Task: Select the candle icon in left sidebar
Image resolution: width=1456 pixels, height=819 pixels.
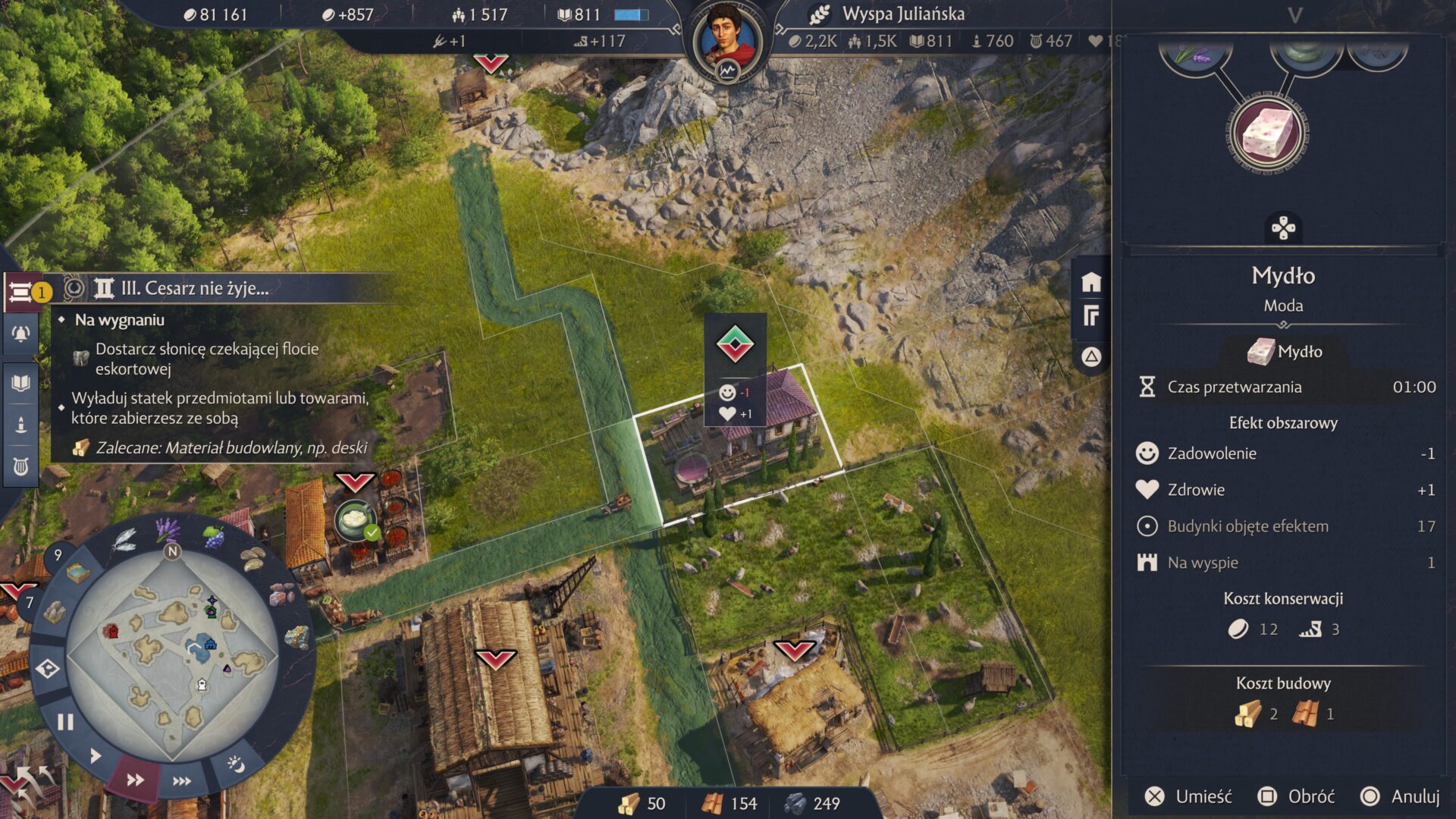Action: (x=20, y=425)
